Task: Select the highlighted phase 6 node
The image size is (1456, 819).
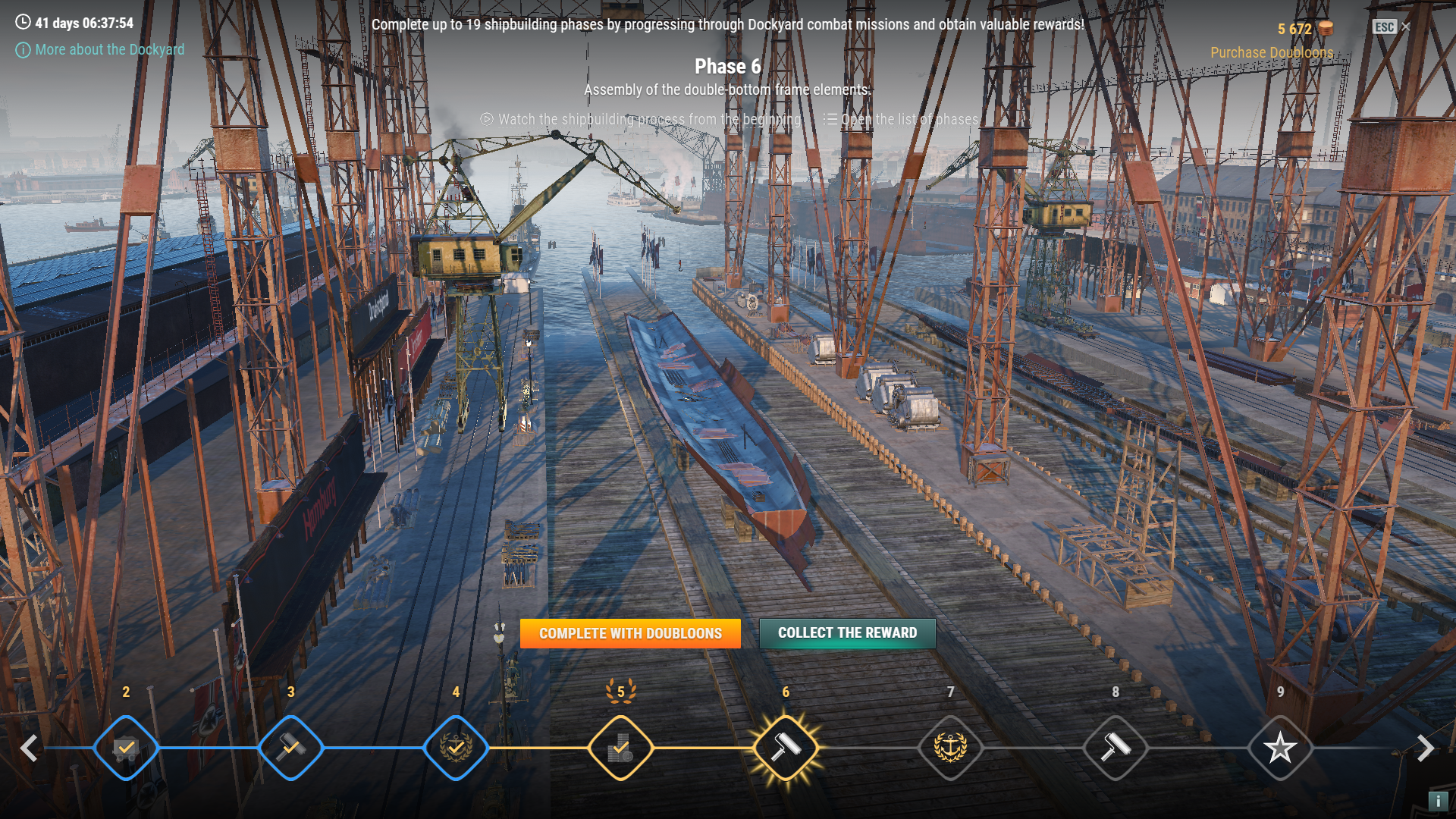Action: click(x=786, y=748)
